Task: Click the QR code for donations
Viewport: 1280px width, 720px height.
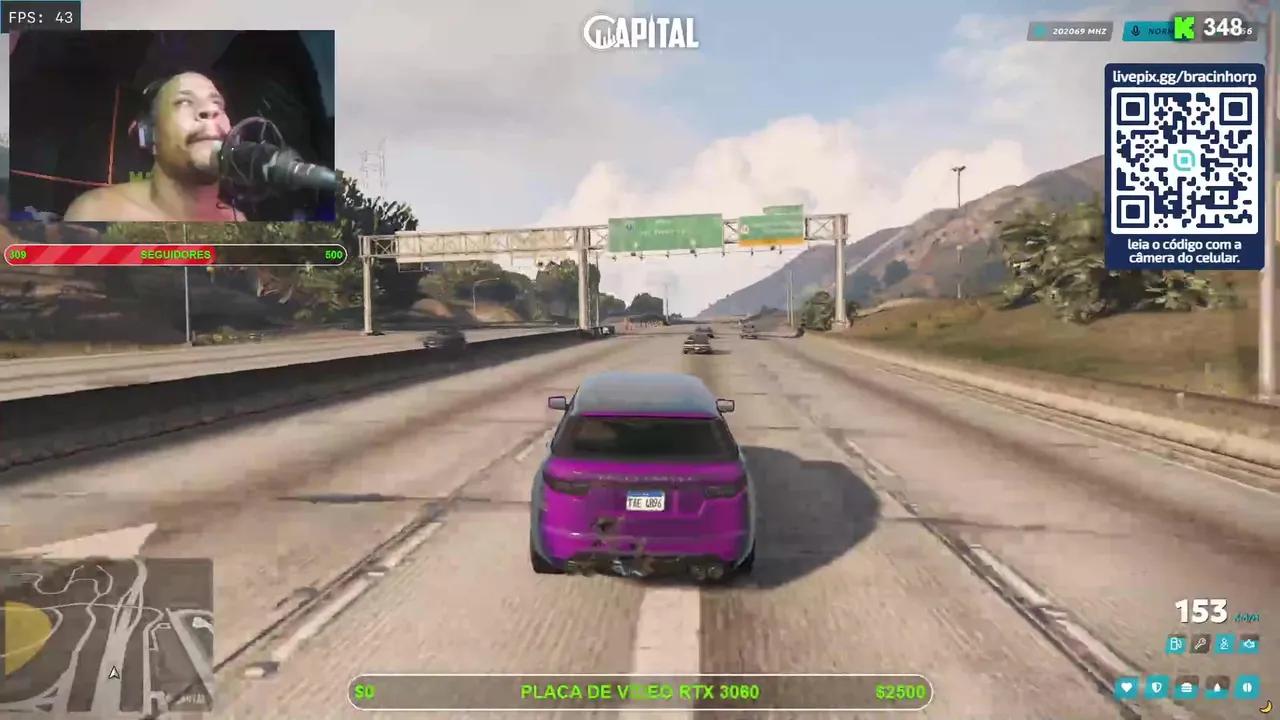Action: tap(1183, 160)
